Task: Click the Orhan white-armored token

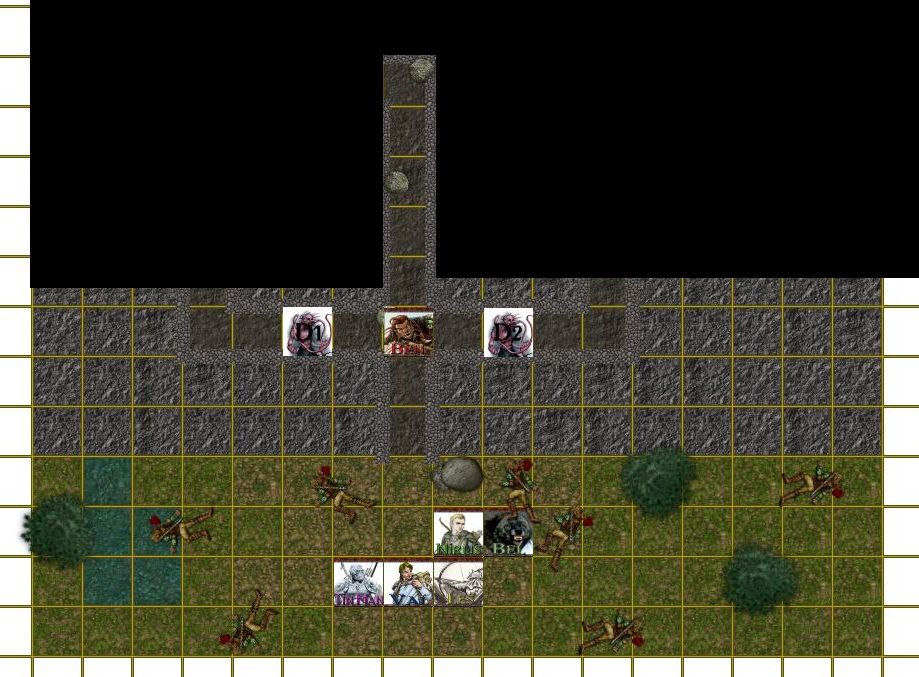Action: click(x=358, y=583)
